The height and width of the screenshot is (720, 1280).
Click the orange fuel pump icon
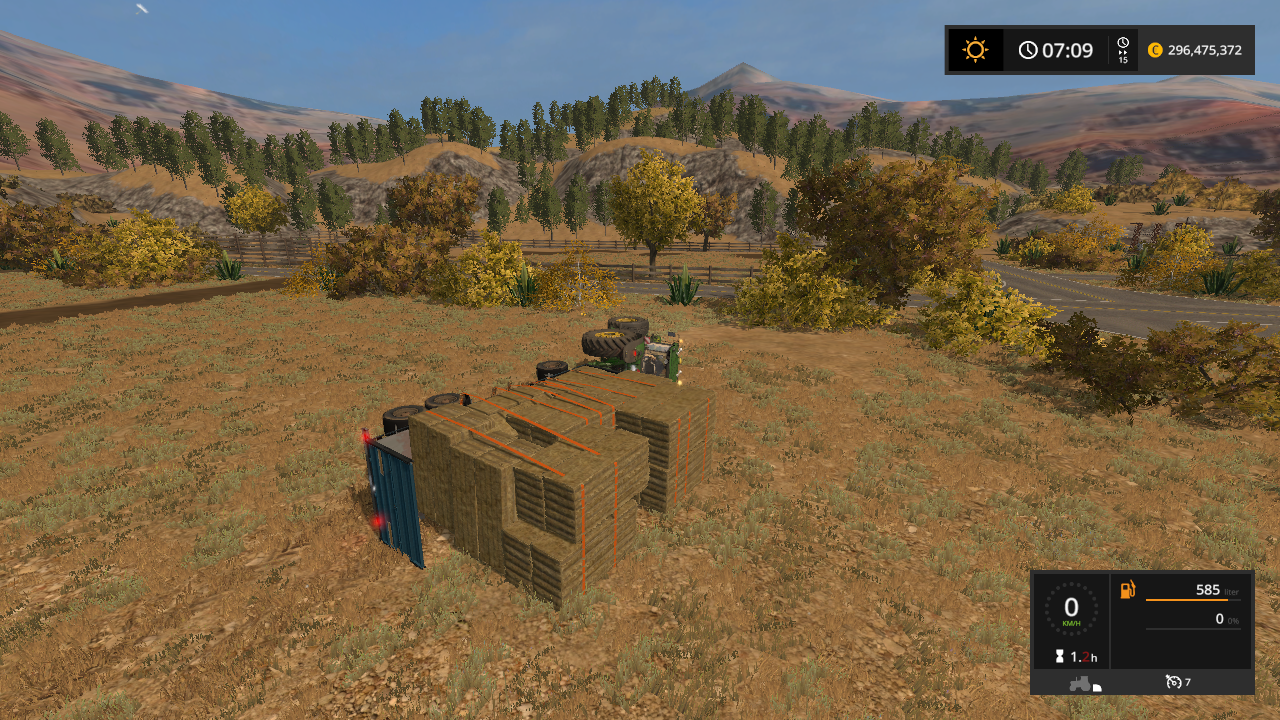coord(1127,589)
